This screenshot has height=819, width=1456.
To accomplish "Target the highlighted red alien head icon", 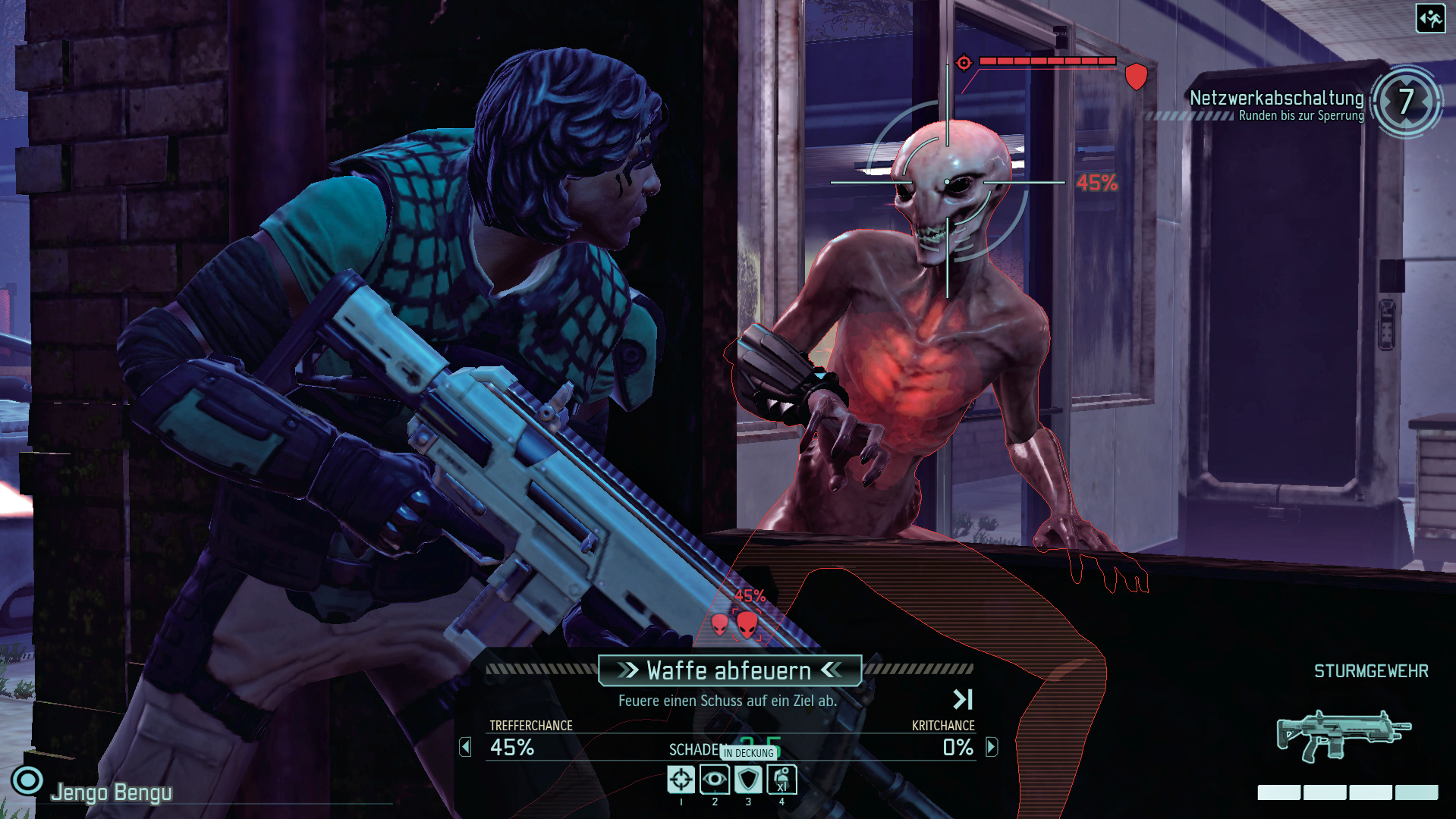I will tap(747, 624).
